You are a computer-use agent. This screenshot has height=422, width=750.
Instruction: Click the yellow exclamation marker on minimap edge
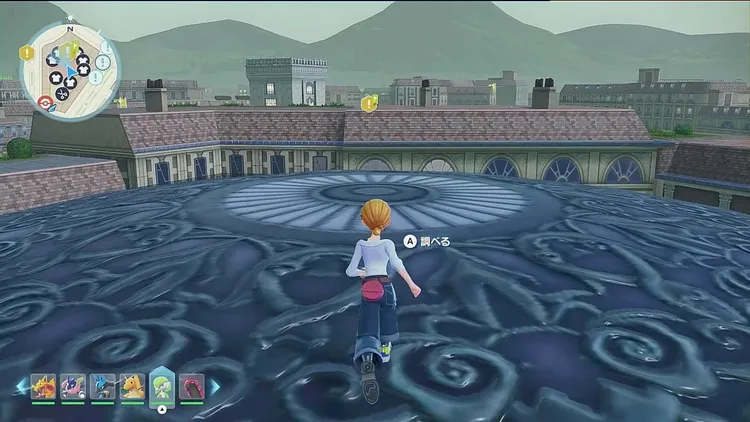(x=26, y=54)
